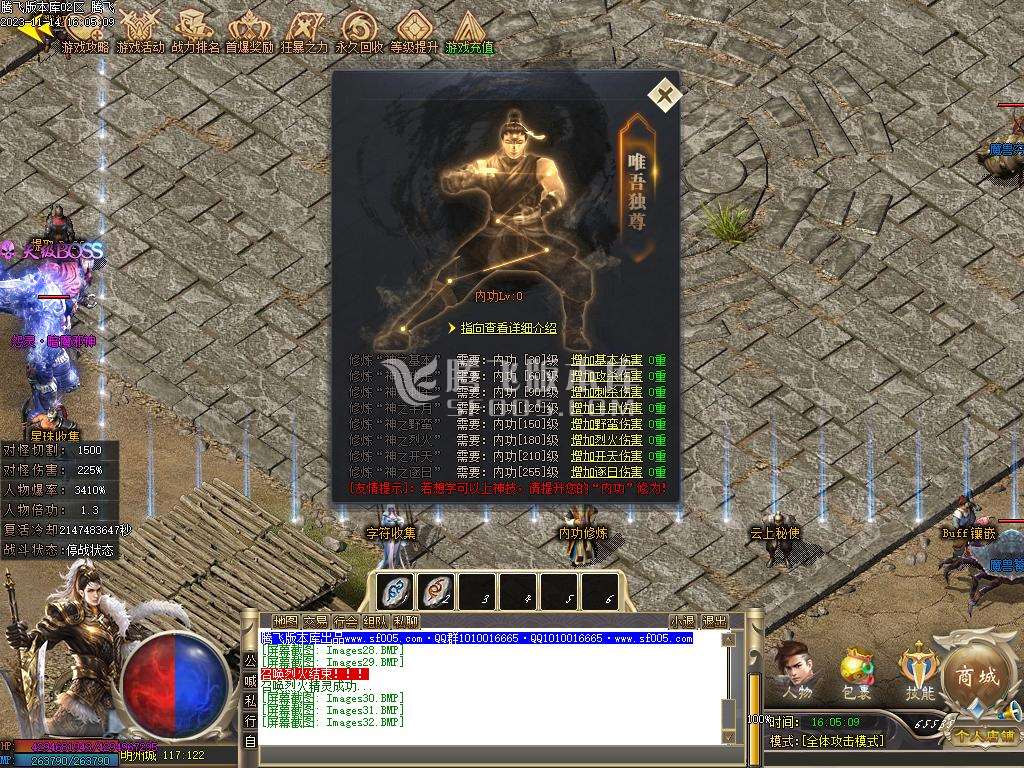
Task: Close the 内功 cultivation panel
Action: coord(664,95)
